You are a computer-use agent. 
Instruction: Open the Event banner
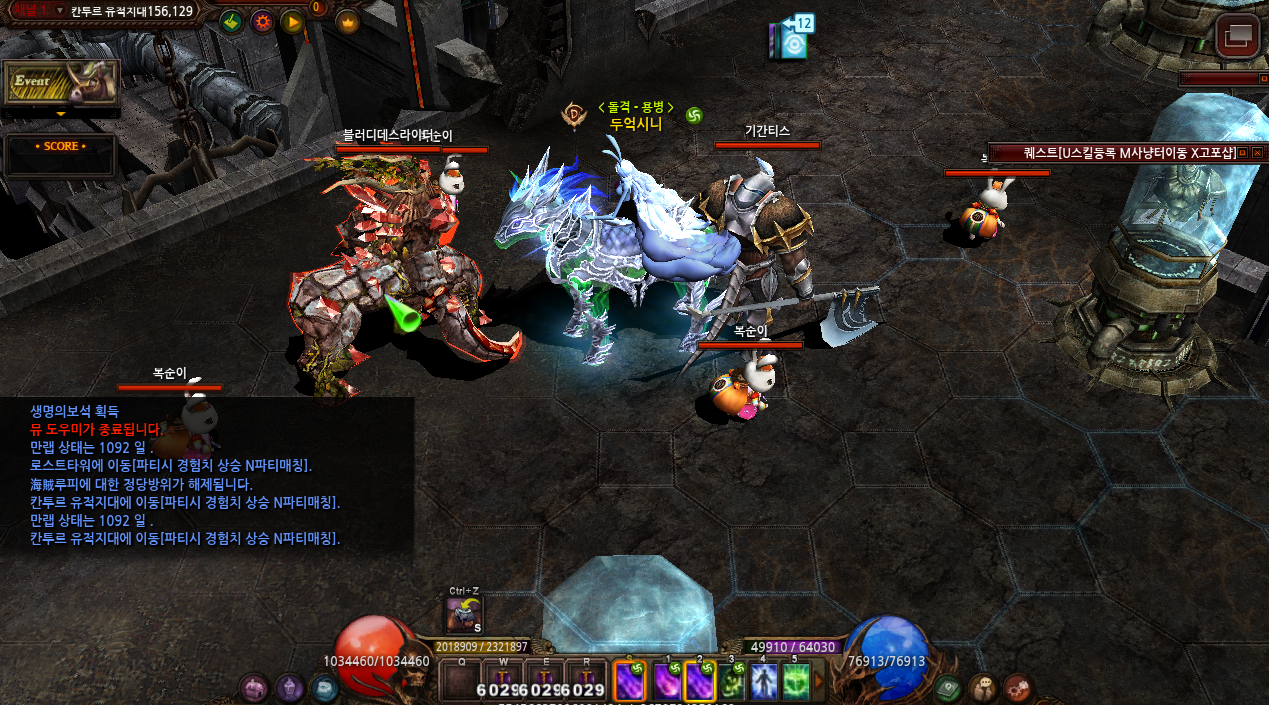61,82
